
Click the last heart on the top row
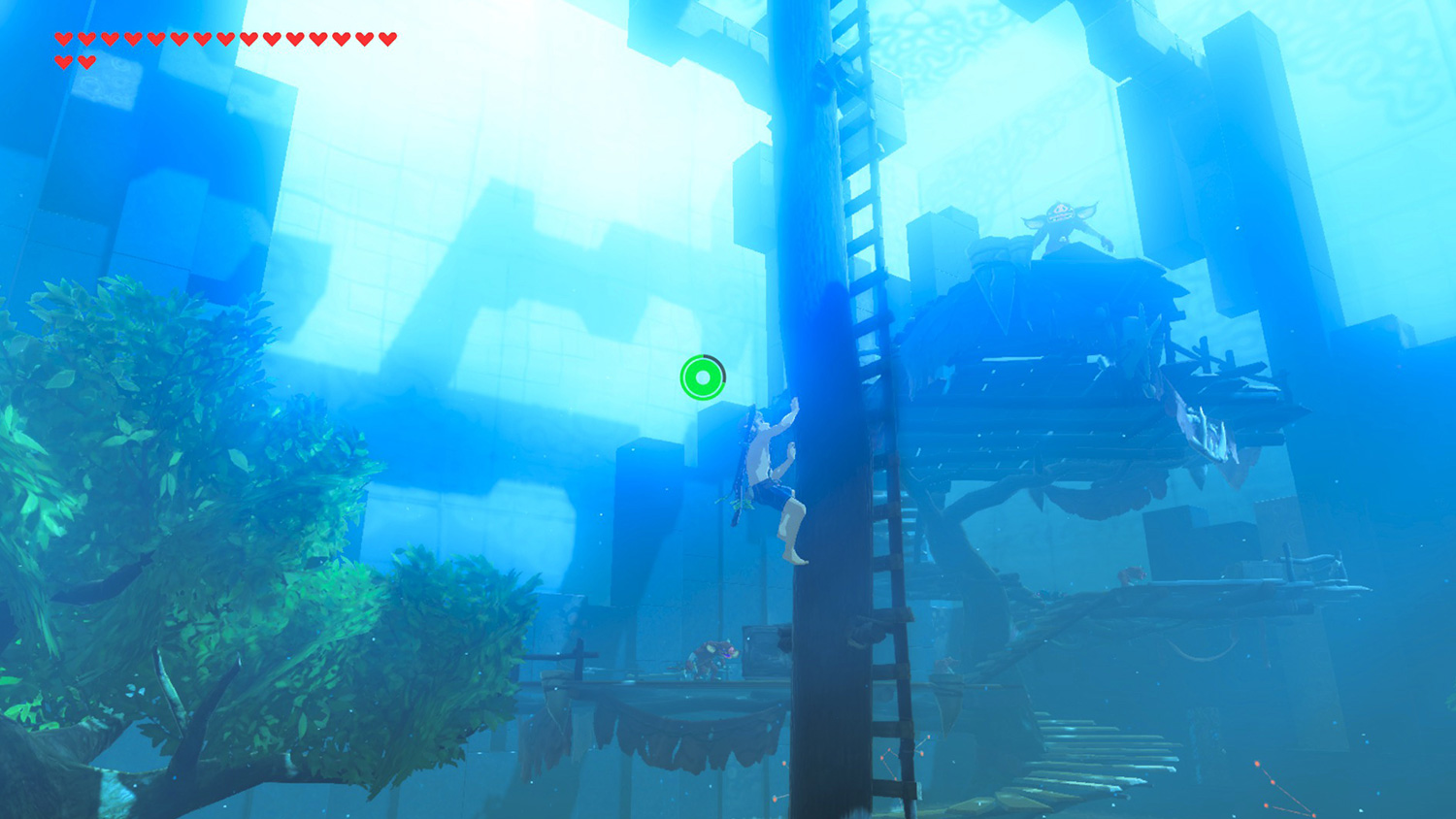click(385, 39)
